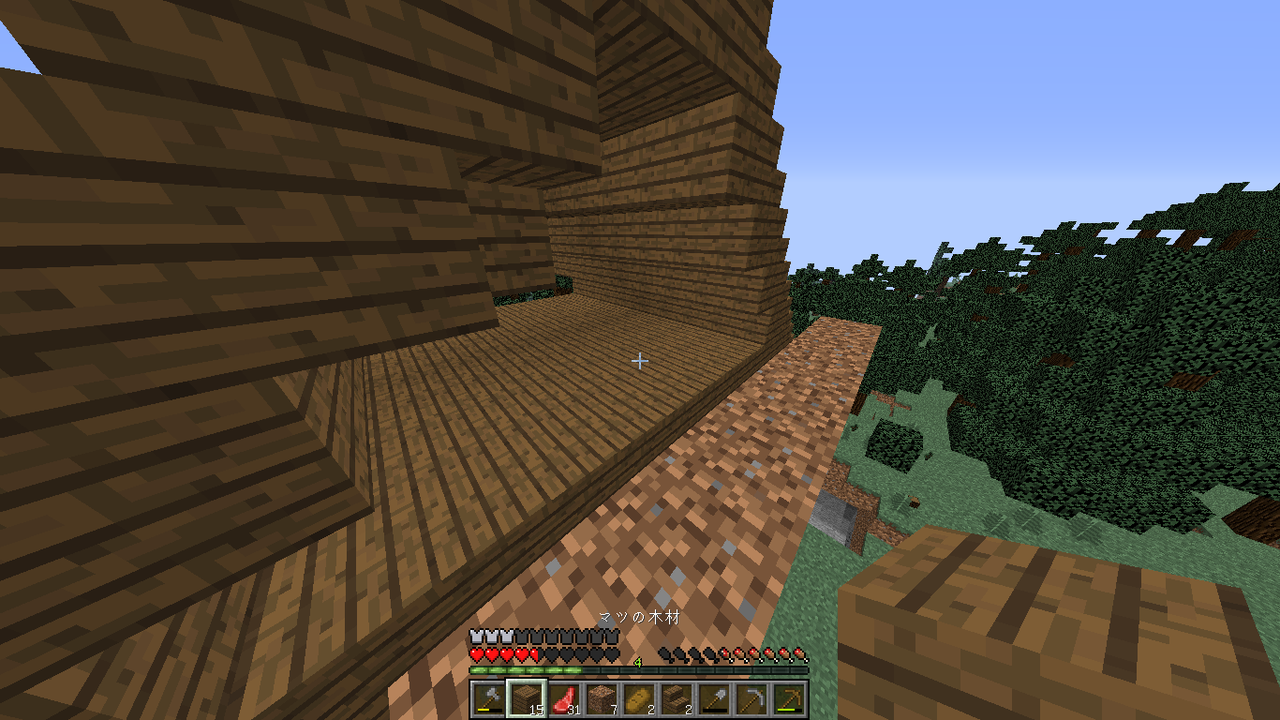Click the leftmost drumstick hunger icon

(664, 655)
